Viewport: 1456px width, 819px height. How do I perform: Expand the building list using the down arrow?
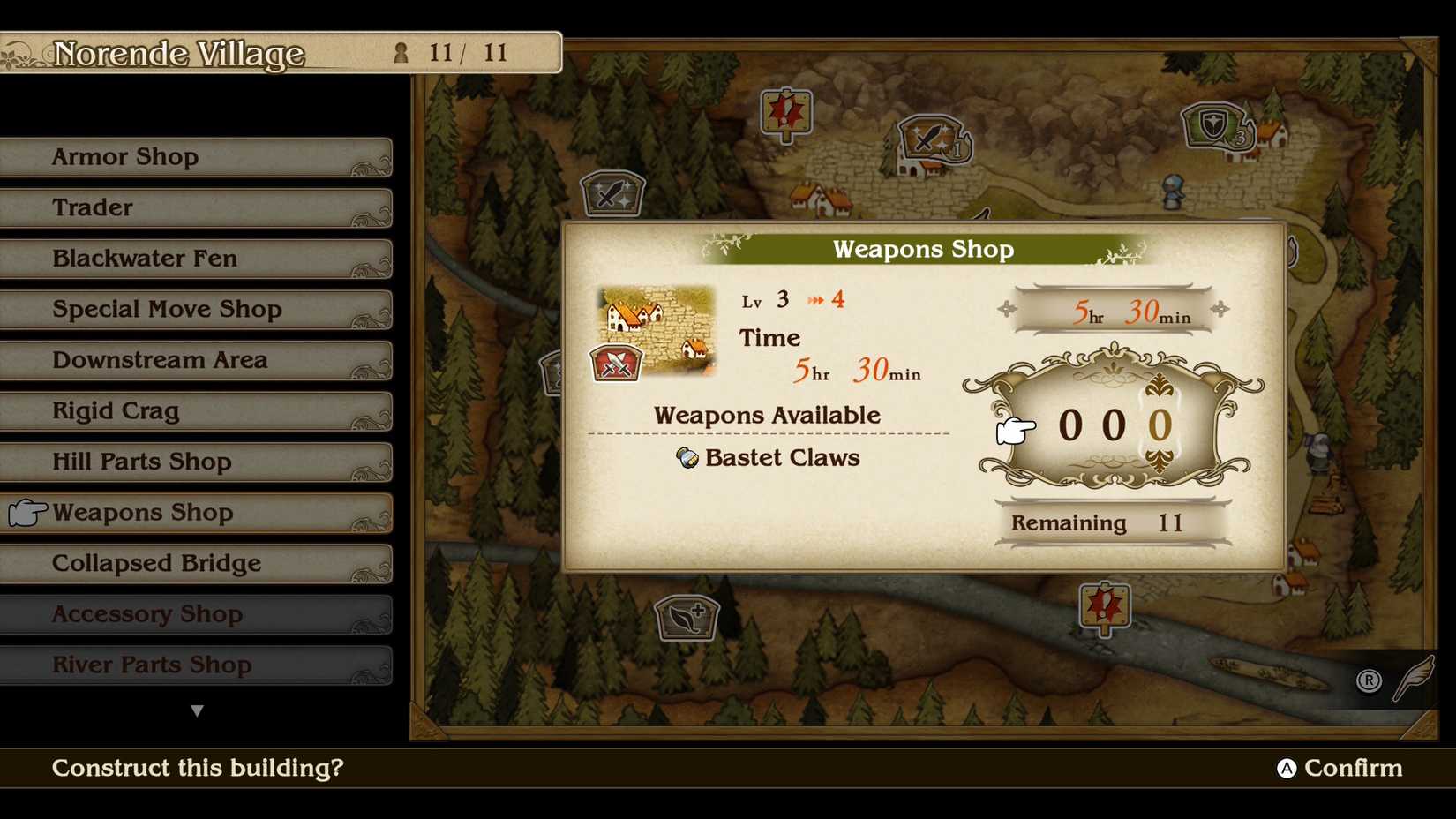click(x=198, y=710)
